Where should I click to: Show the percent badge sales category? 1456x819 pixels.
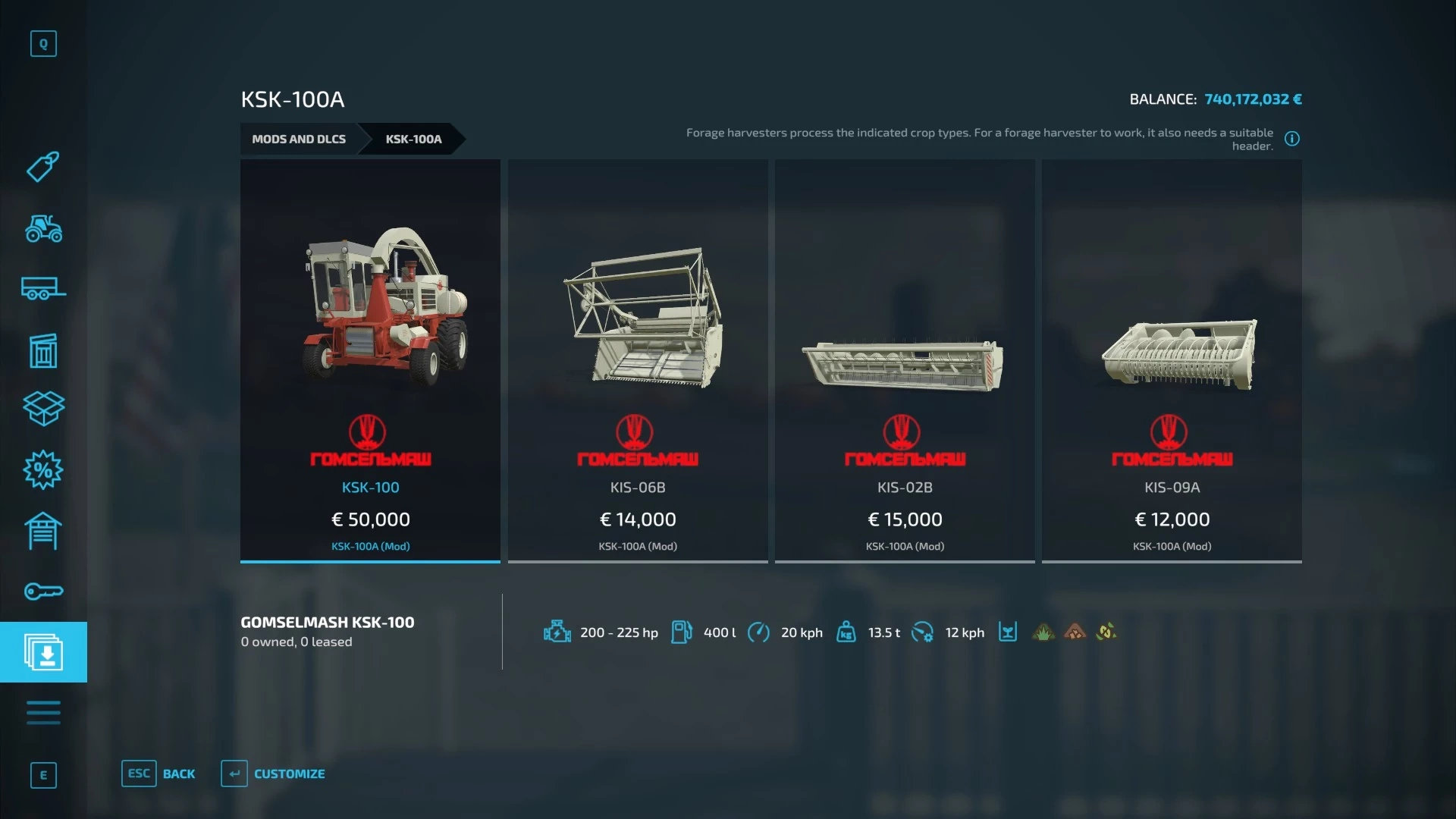[43, 470]
